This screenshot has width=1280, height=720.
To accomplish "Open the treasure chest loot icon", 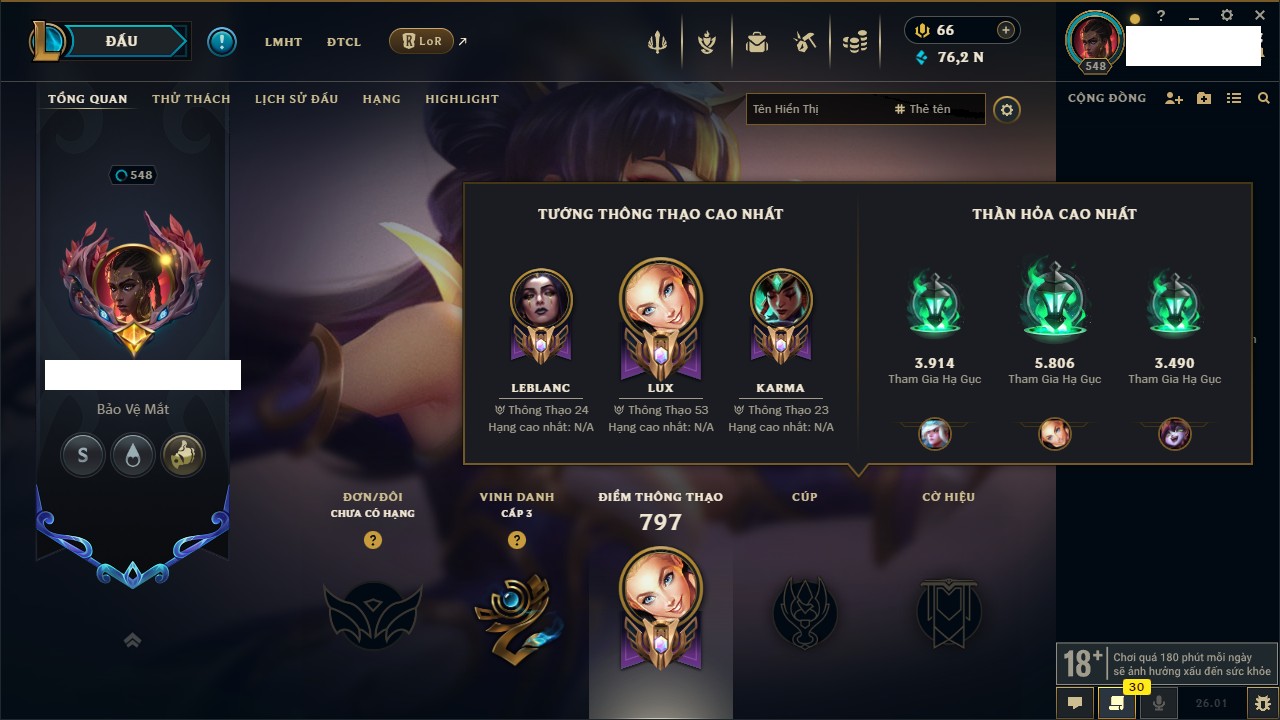I will (x=805, y=42).
